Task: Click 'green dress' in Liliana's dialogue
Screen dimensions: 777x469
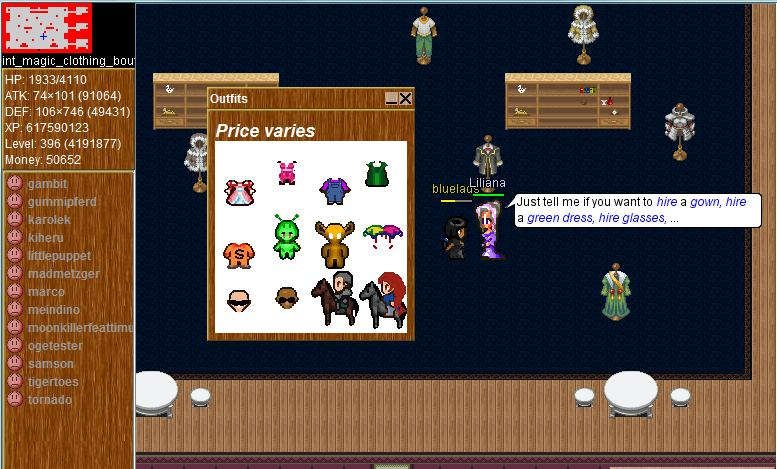Action: 560,218
